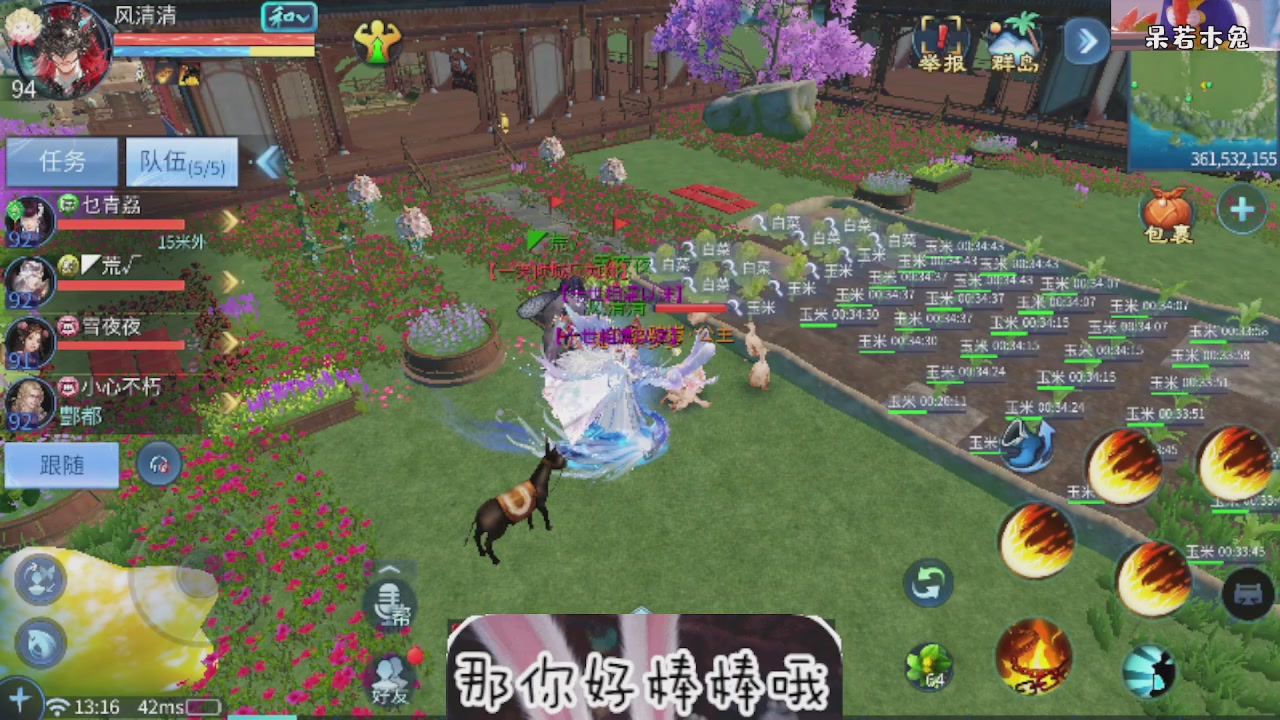Screen dimensions: 1280x720
Task: Switch to the 任务 tab
Action: [60, 162]
